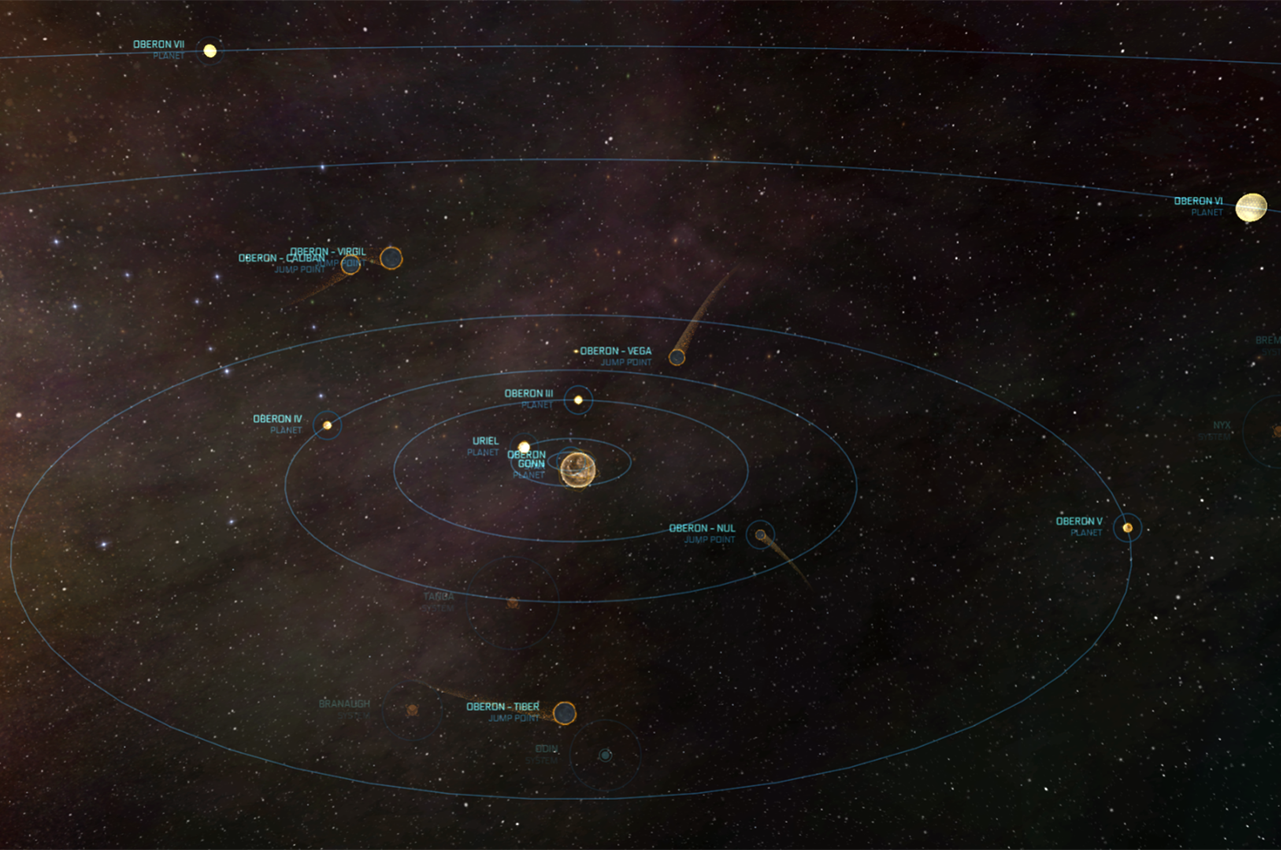Viewport: 1281px width, 850px height.
Task: Click the Oberon III planet marker
Action: (x=578, y=400)
